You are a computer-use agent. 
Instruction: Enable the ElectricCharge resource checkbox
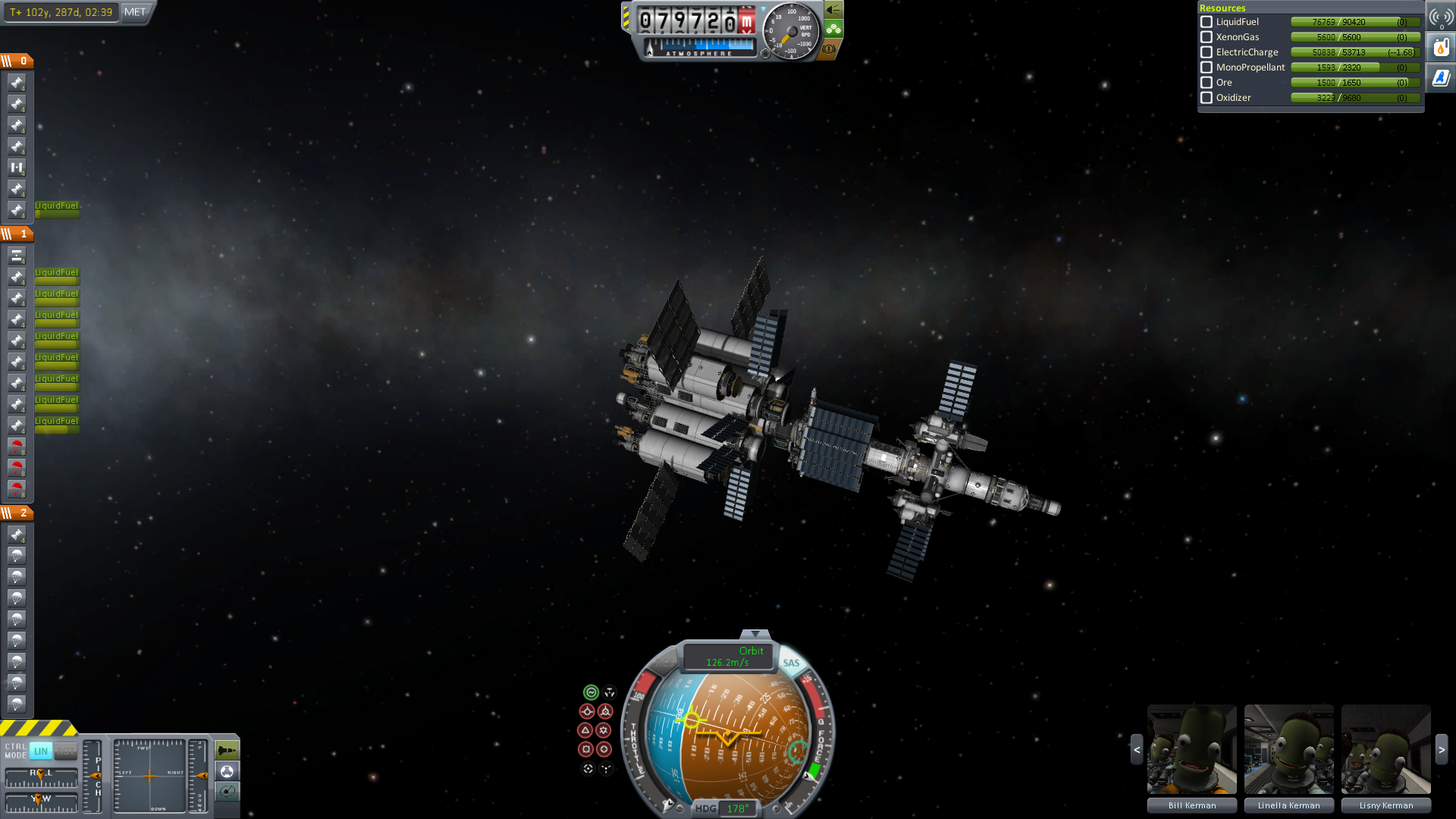point(1207,52)
